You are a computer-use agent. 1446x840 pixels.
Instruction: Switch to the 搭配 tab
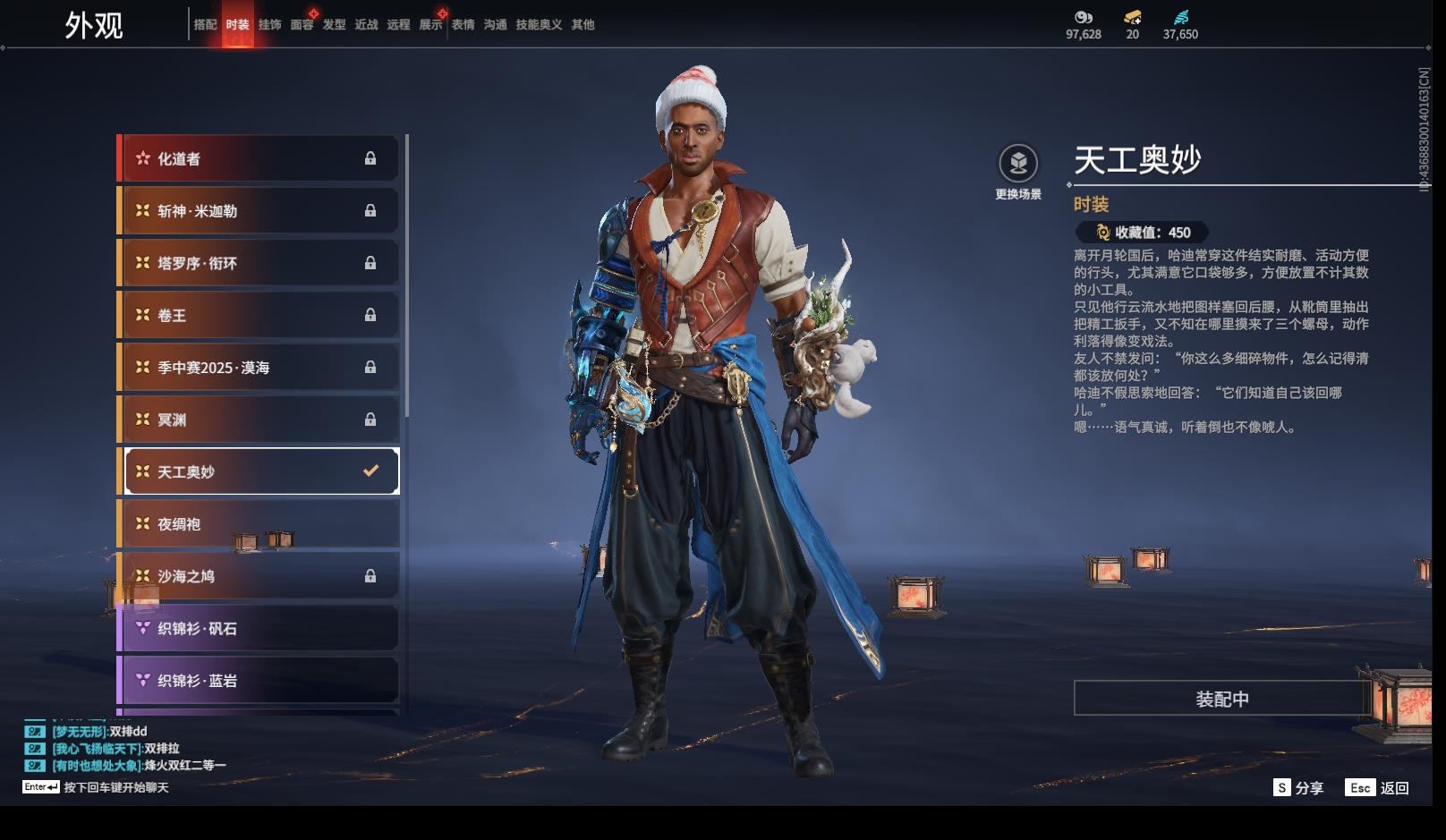click(205, 25)
